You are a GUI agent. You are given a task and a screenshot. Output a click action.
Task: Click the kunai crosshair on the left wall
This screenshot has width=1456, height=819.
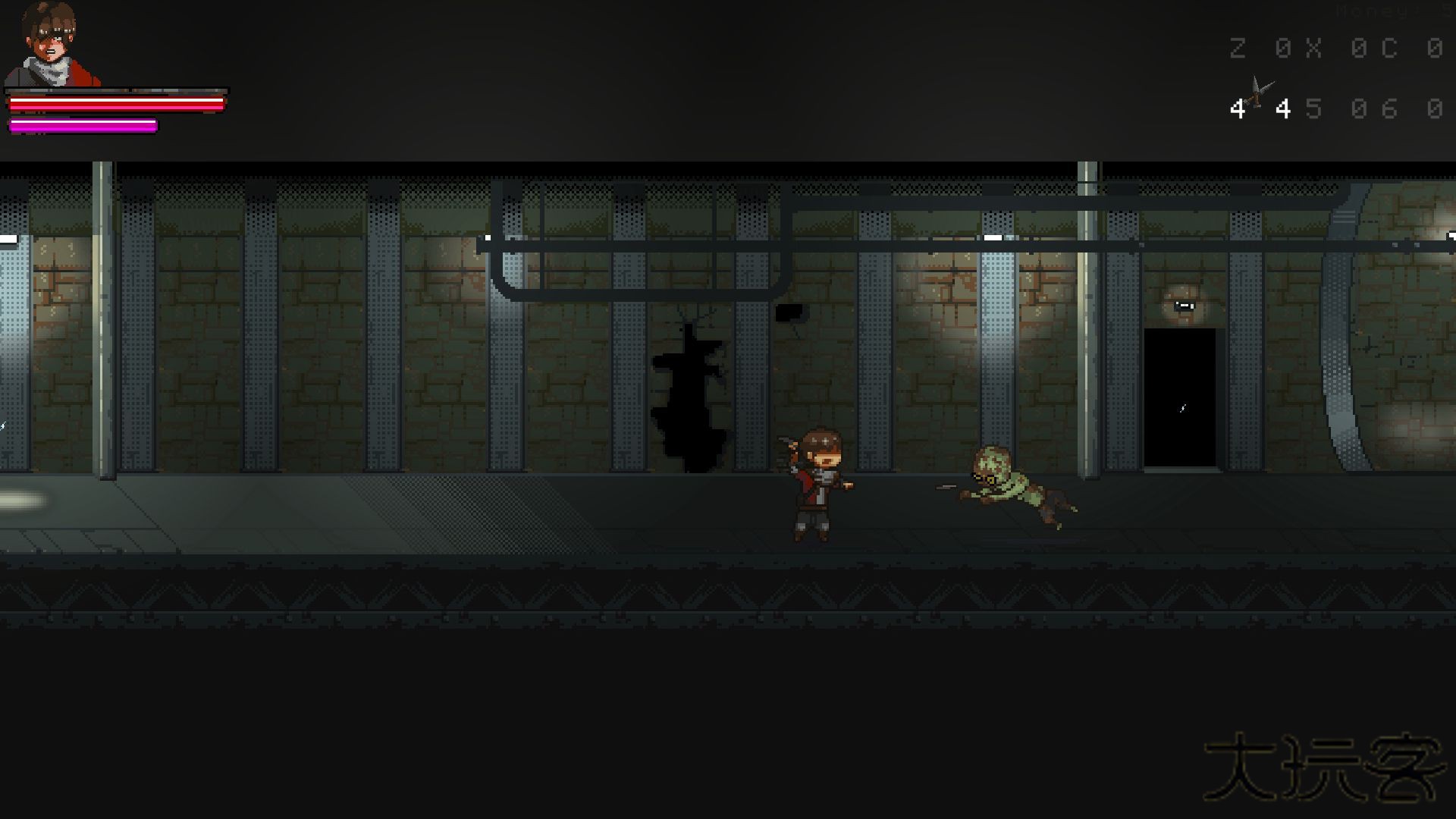pyautogui.click(x=4, y=426)
